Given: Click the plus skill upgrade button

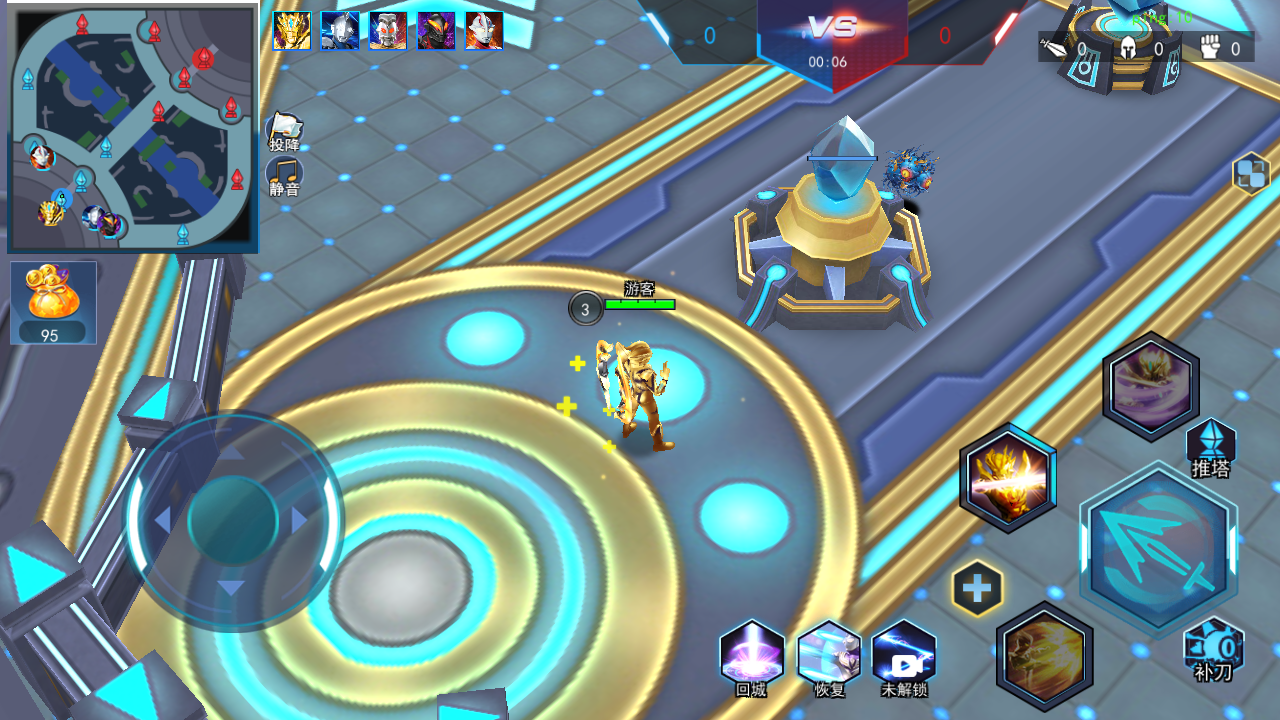Looking at the screenshot, I should tap(977, 588).
